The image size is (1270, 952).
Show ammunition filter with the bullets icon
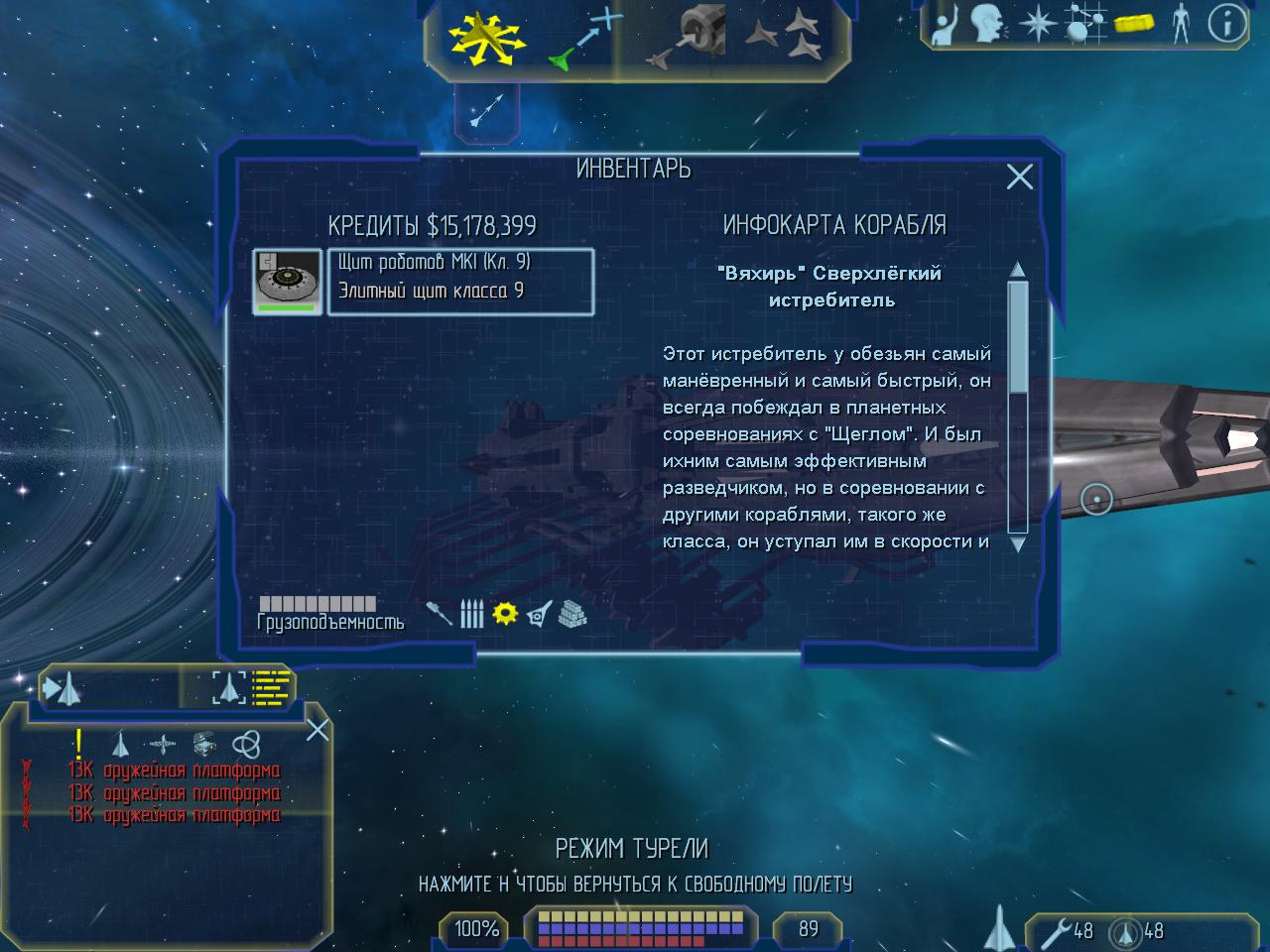pos(472,614)
